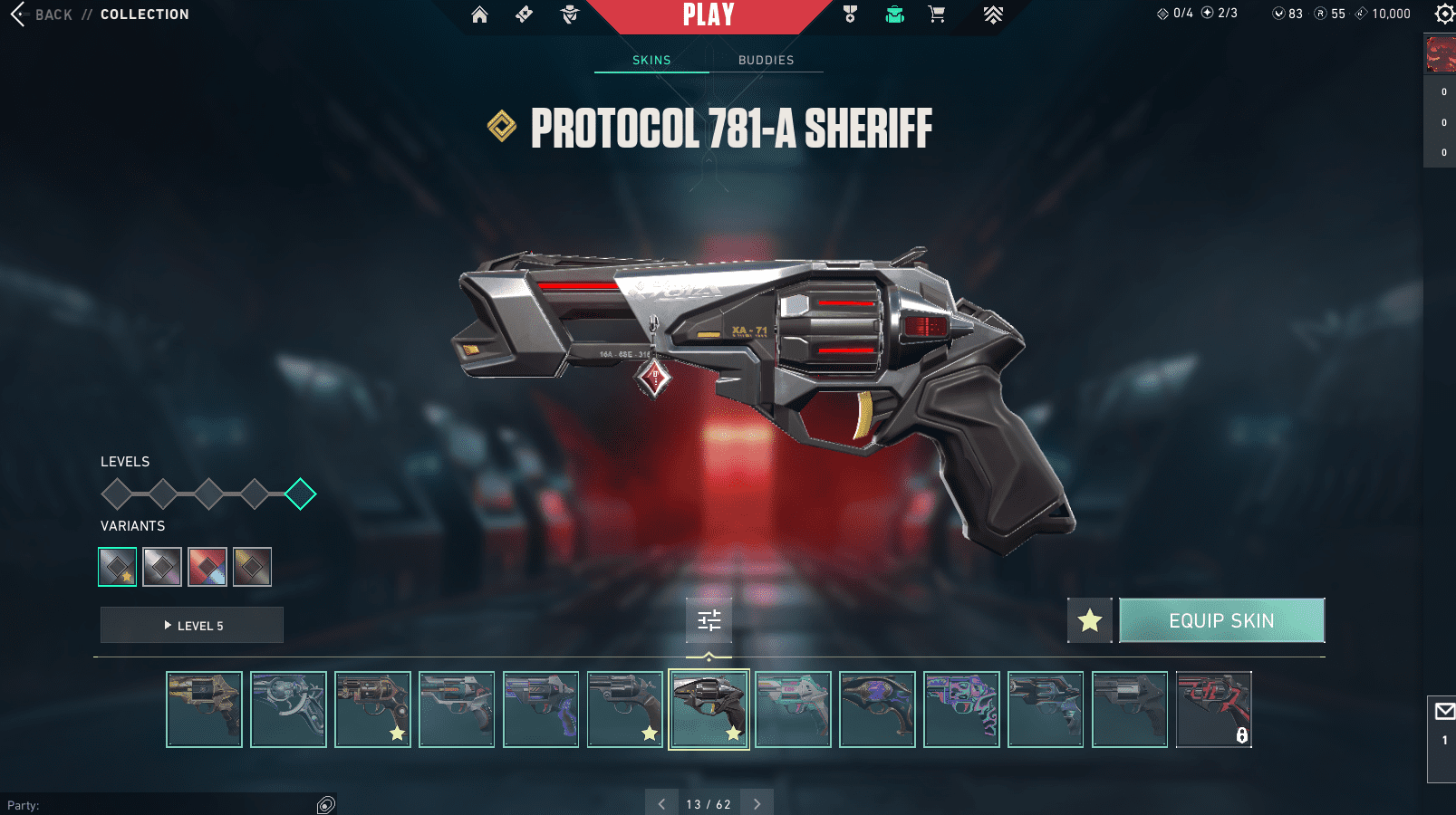The height and width of the screenshot is (815, 1456).
Task: Open the store shopping cart
Action: [x=937, y=14]
